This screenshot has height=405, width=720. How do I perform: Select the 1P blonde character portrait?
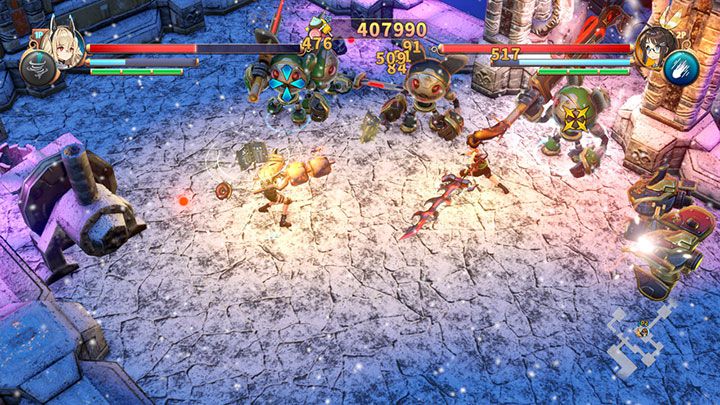[x=64, y=45]
